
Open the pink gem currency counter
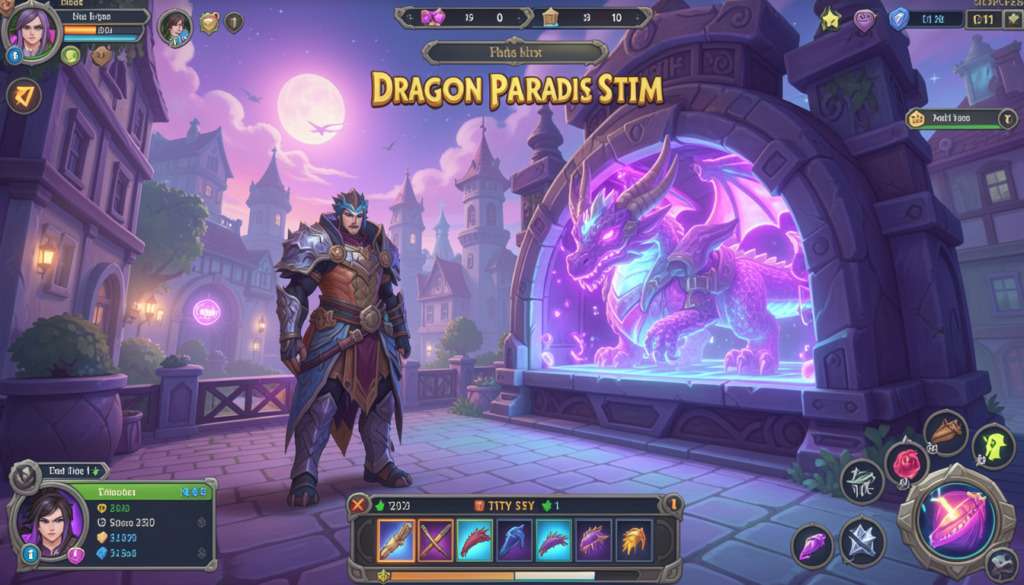pyautogui.click(x=432, y=17)
